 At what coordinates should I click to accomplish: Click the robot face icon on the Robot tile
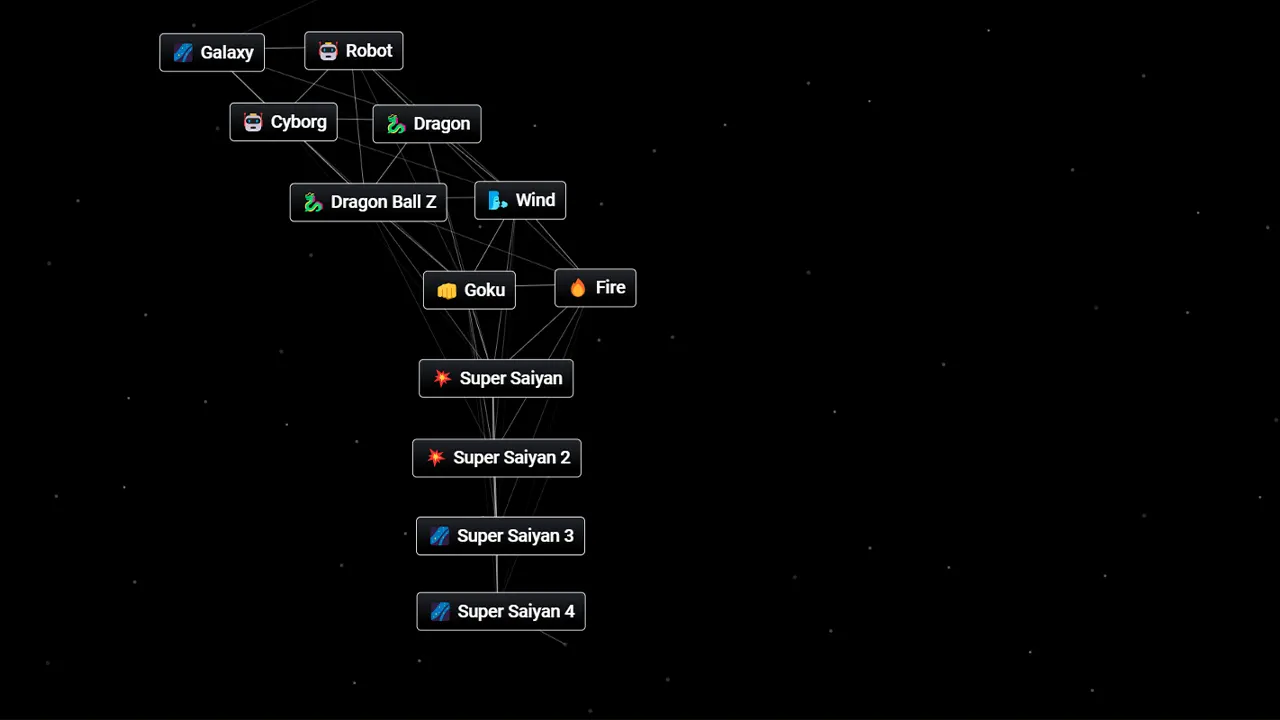point(329,50)
